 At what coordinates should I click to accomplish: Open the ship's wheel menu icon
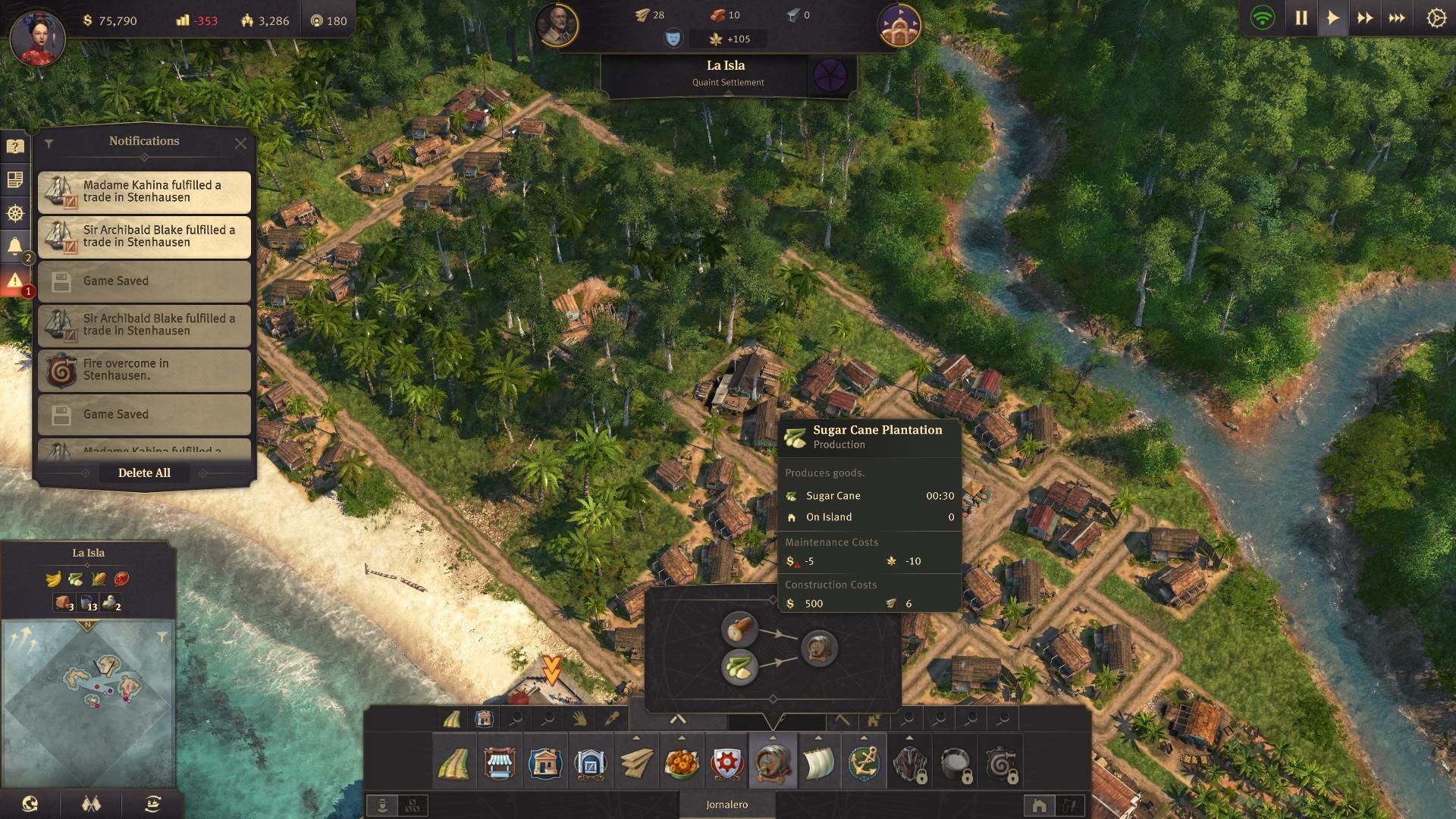14,214
